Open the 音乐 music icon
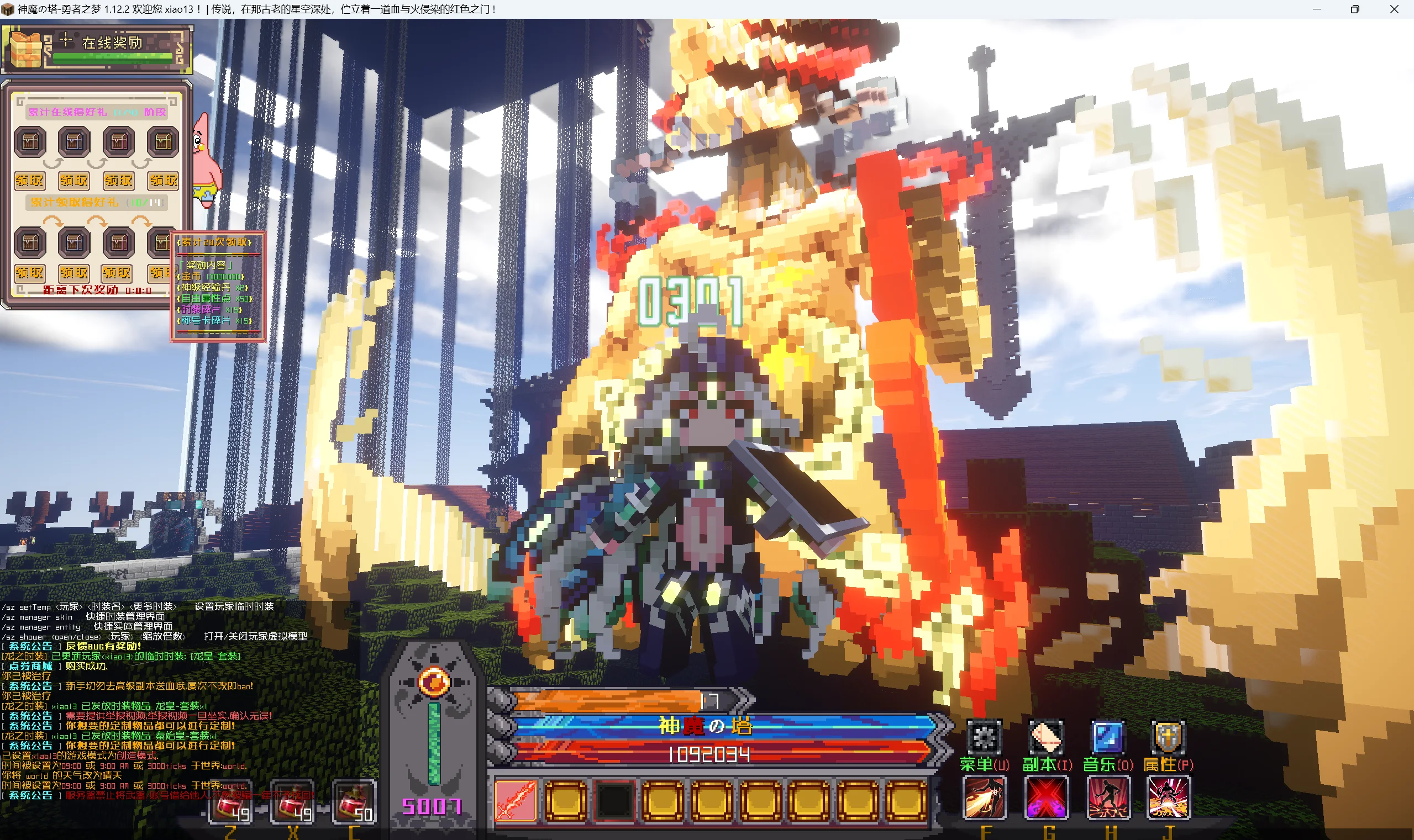Image resolution: width=1414 pixels, height=840 pixels. [1107, 737]
